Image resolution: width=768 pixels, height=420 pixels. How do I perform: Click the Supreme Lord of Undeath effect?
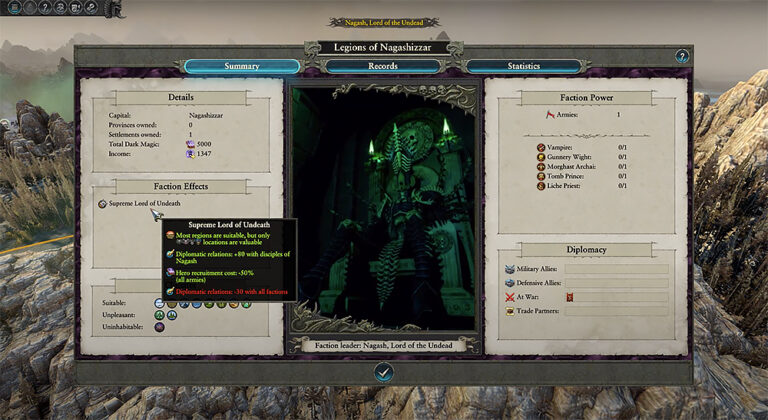[x=139, y=204]
